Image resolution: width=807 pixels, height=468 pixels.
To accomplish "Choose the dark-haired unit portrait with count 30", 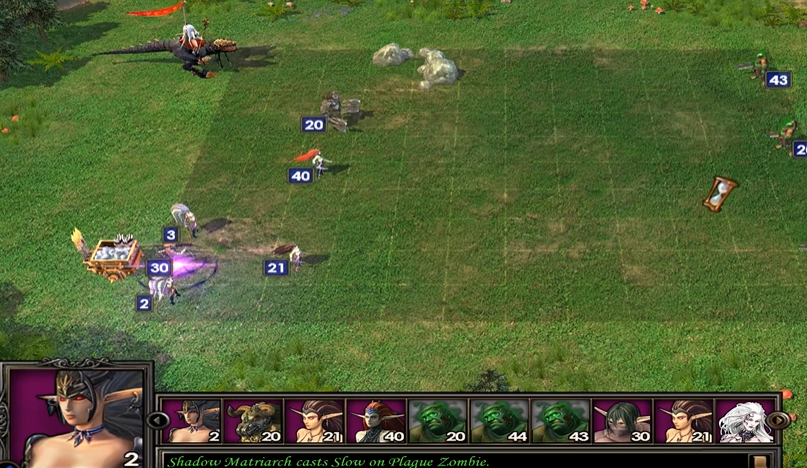I will pos(622,421).
